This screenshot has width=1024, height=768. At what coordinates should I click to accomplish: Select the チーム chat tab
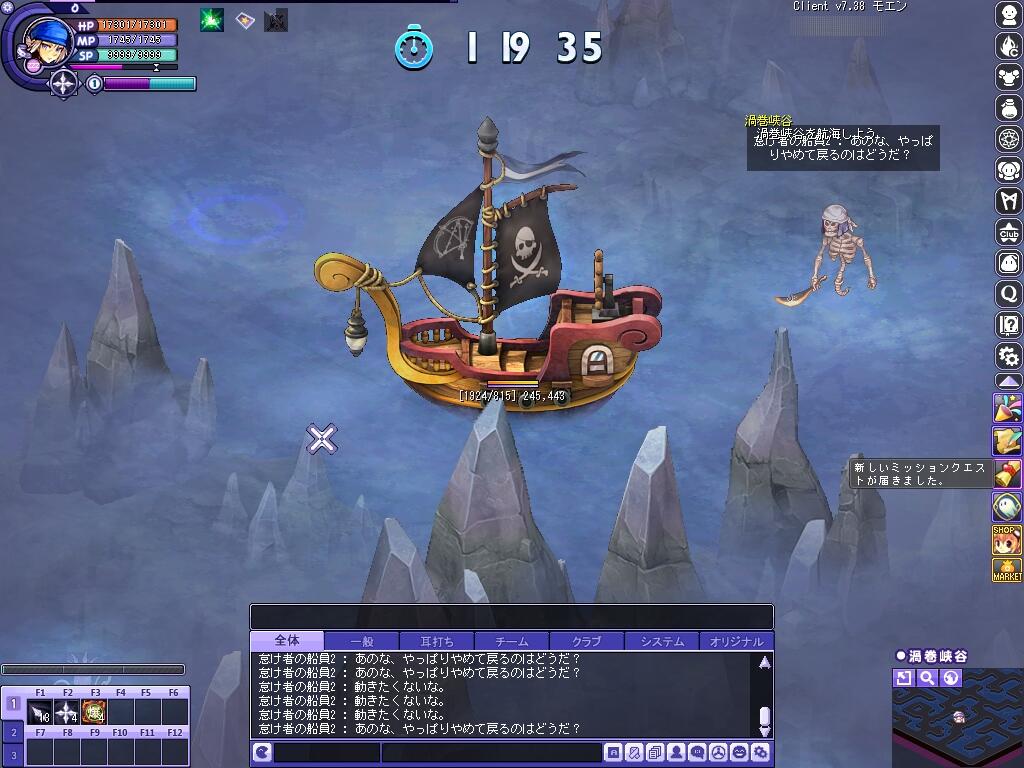tap(511, 641)
